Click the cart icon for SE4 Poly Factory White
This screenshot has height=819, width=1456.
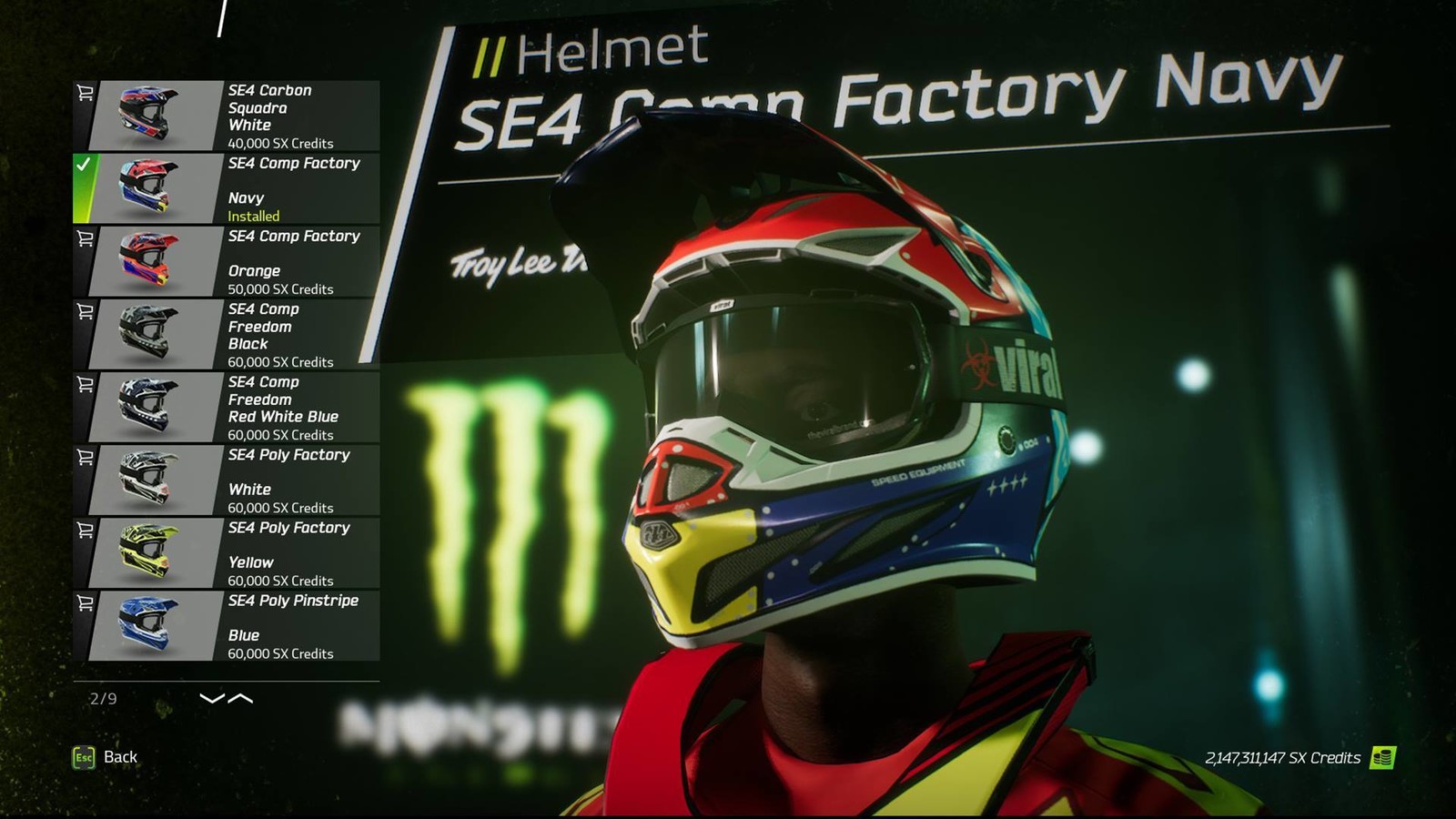point(85,457)
